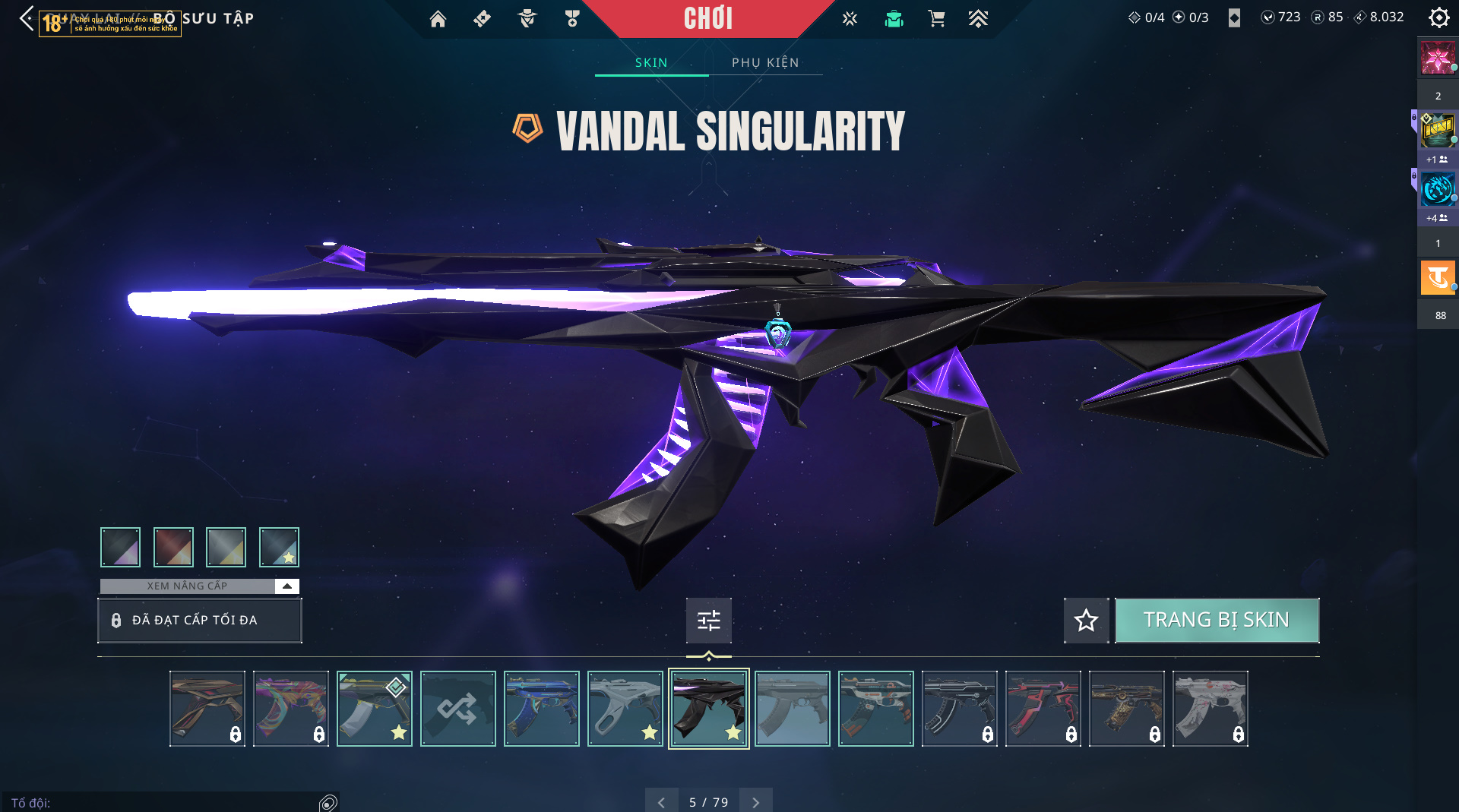This screenshot has width=1459, height=812.
Task: Select the Singularity Vandal thumbnail
Action: coord(708,709)
